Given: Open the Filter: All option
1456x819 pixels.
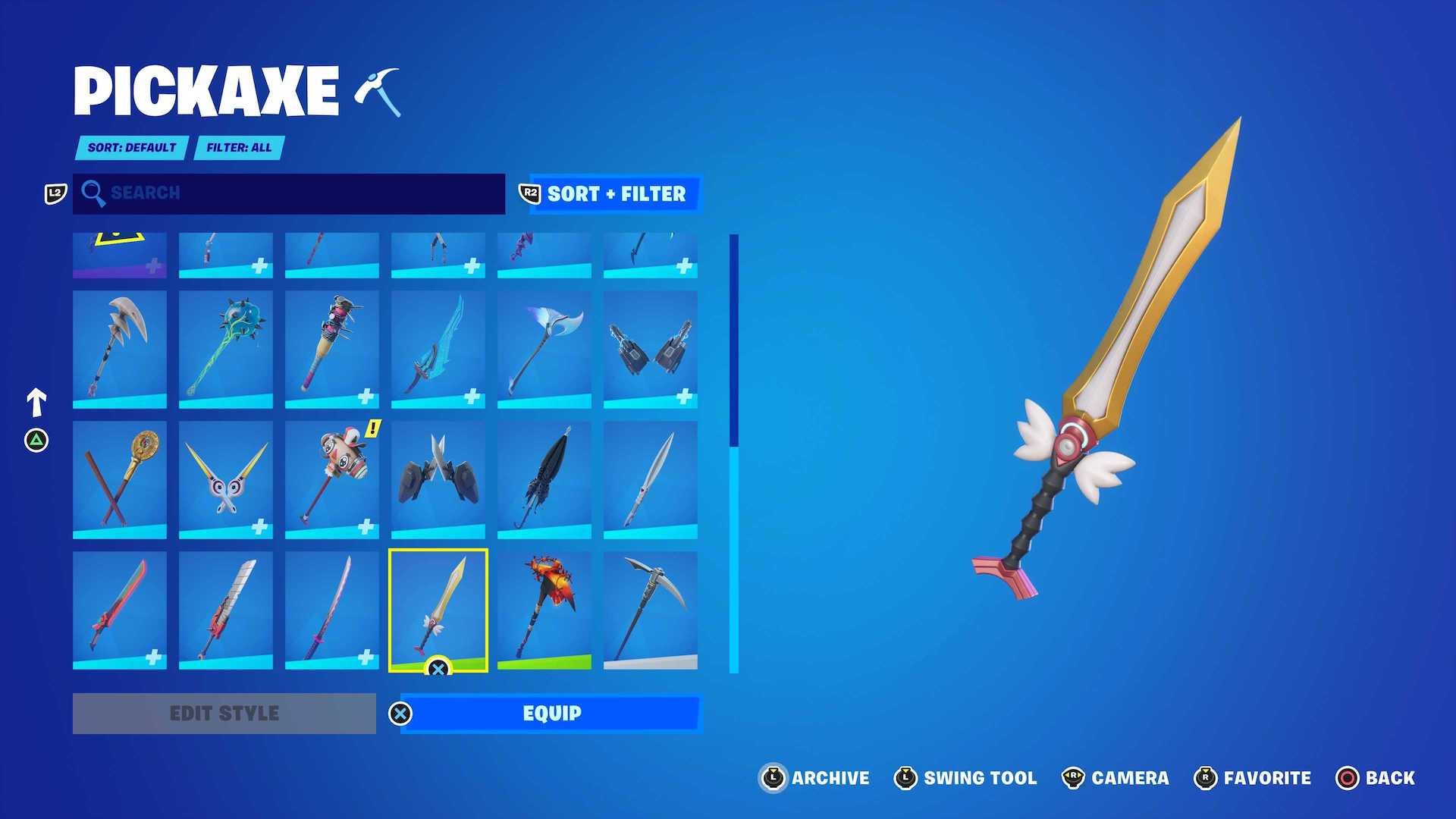Looking at the screenshot, I should 237,148.
